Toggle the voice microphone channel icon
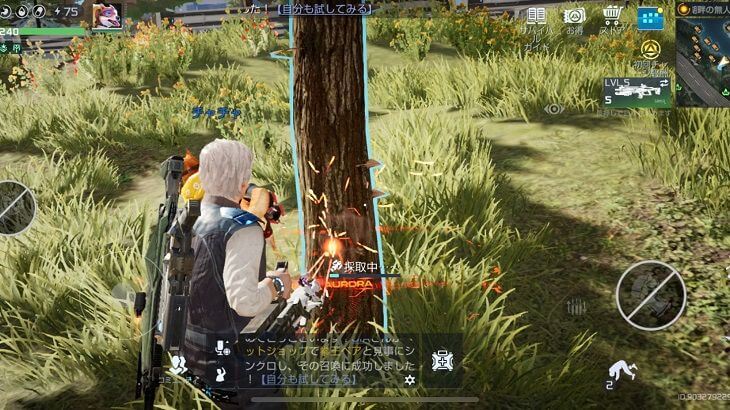This screenshot has height=410, width=730. pos(222,348)
